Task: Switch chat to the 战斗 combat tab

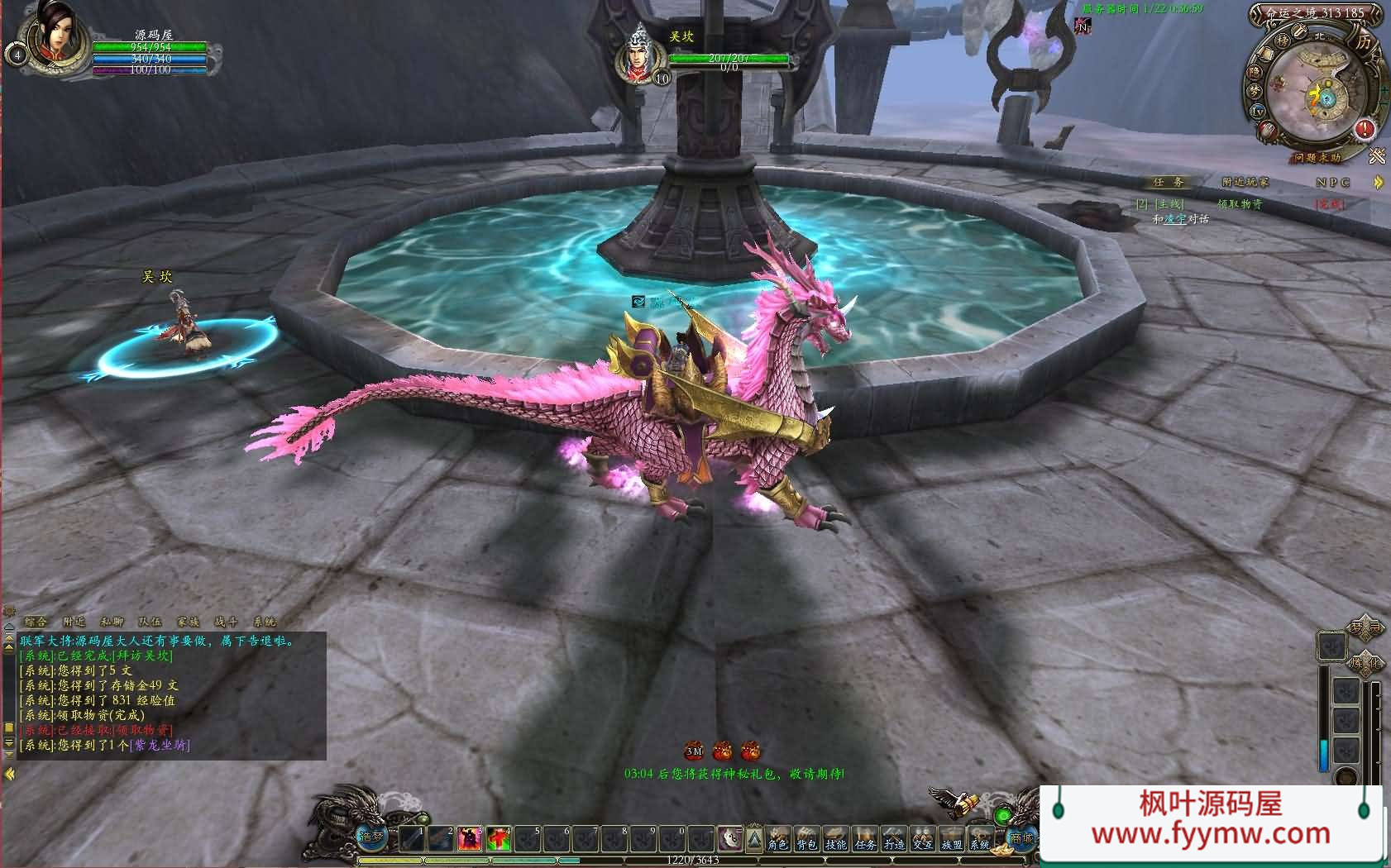Action: pyautogui.click(x=226, y=622)
